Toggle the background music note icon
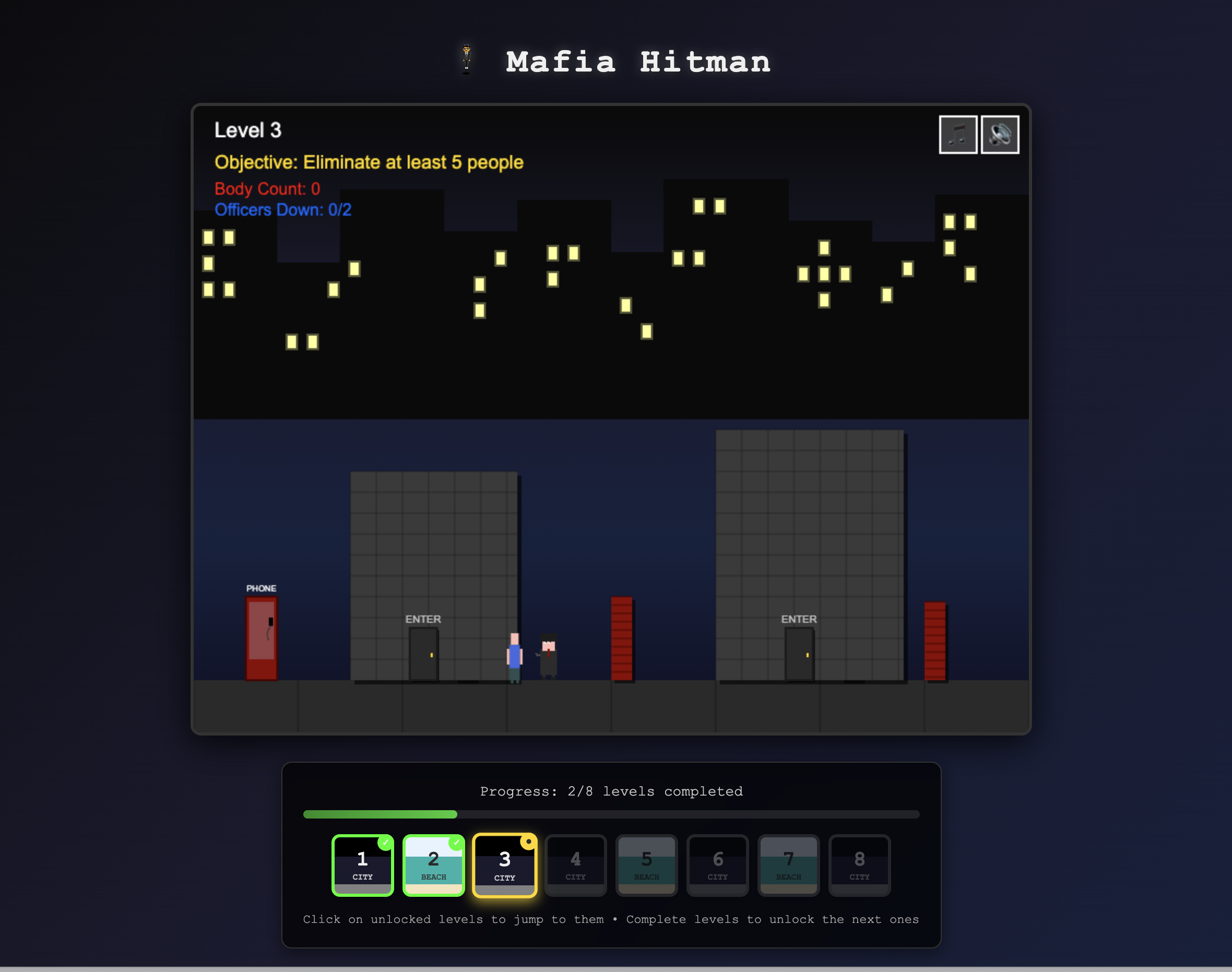 958,134
